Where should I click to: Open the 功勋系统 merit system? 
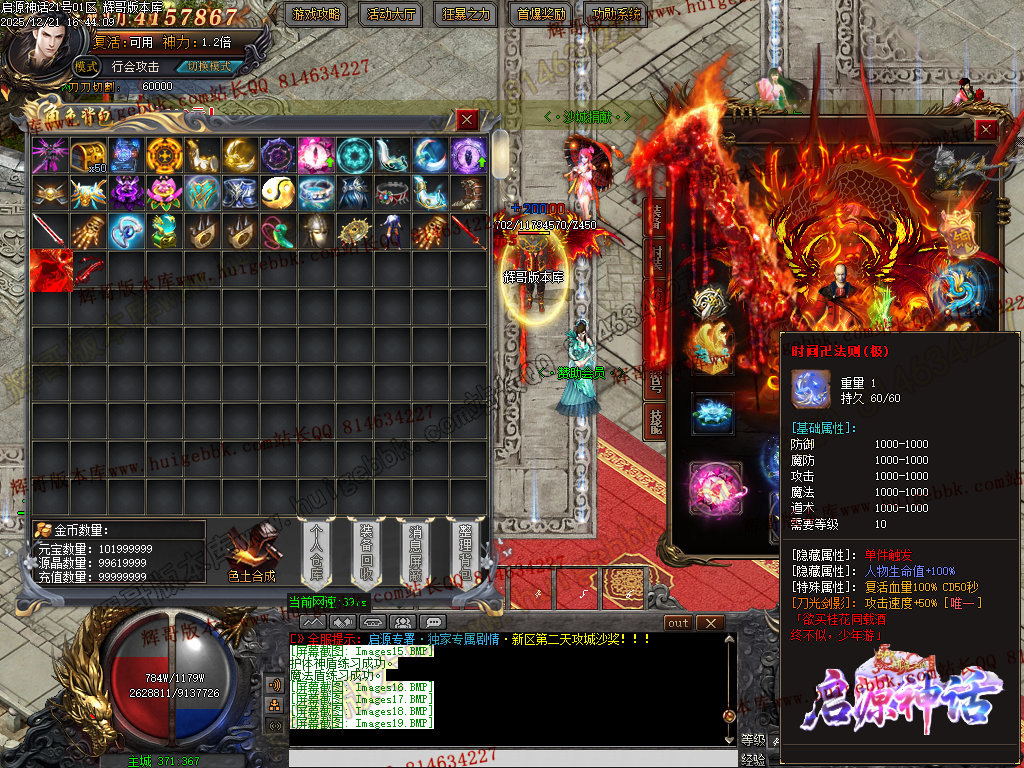point(616,14)
